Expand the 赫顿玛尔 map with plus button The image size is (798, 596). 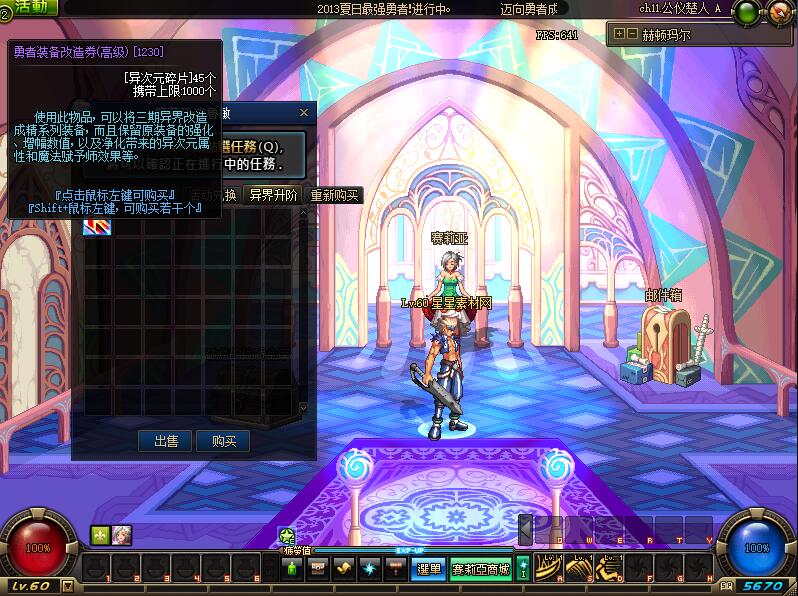pyautogui.click(x=620, y=34)
